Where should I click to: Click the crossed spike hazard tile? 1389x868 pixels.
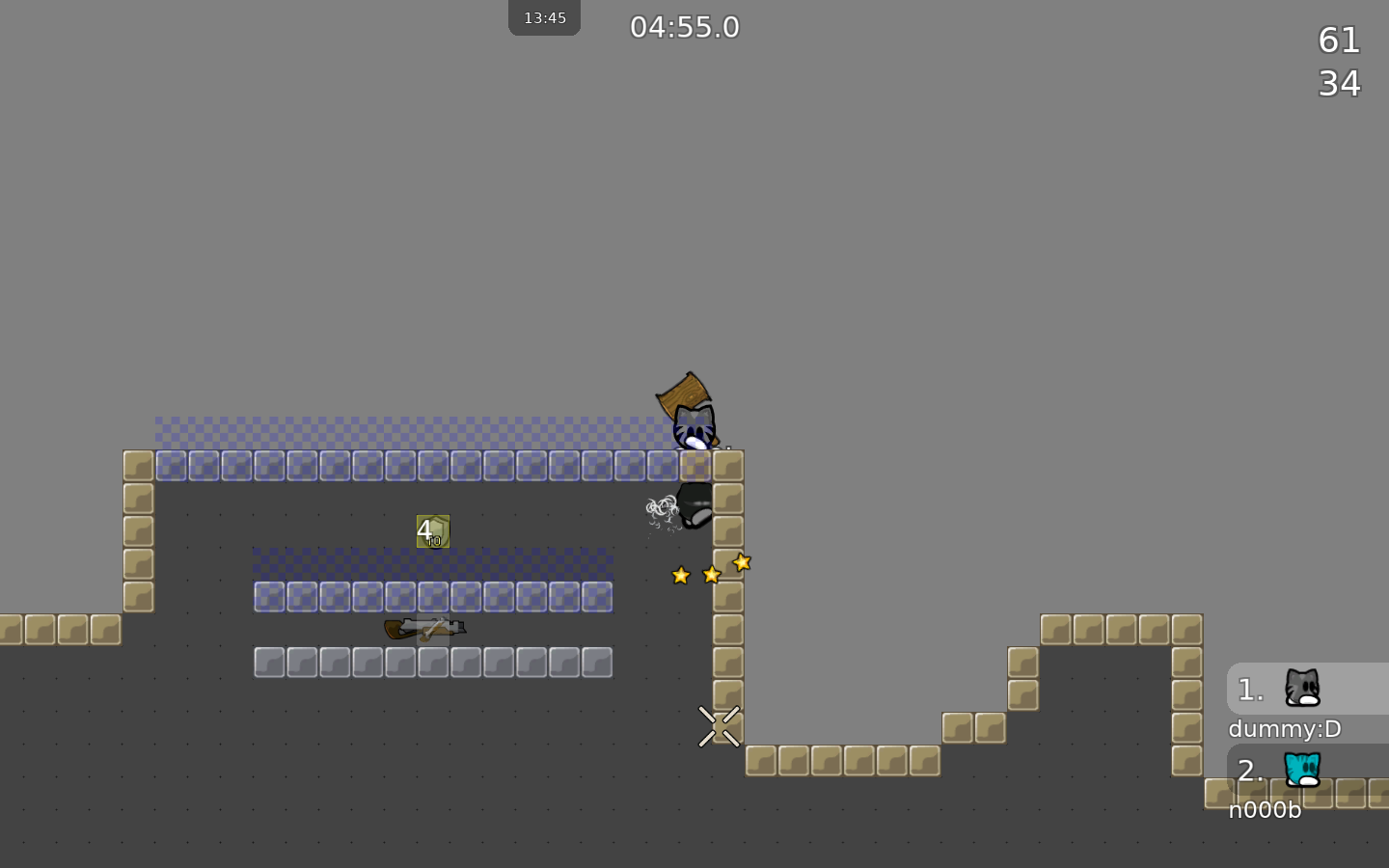(x=719, y=726)
